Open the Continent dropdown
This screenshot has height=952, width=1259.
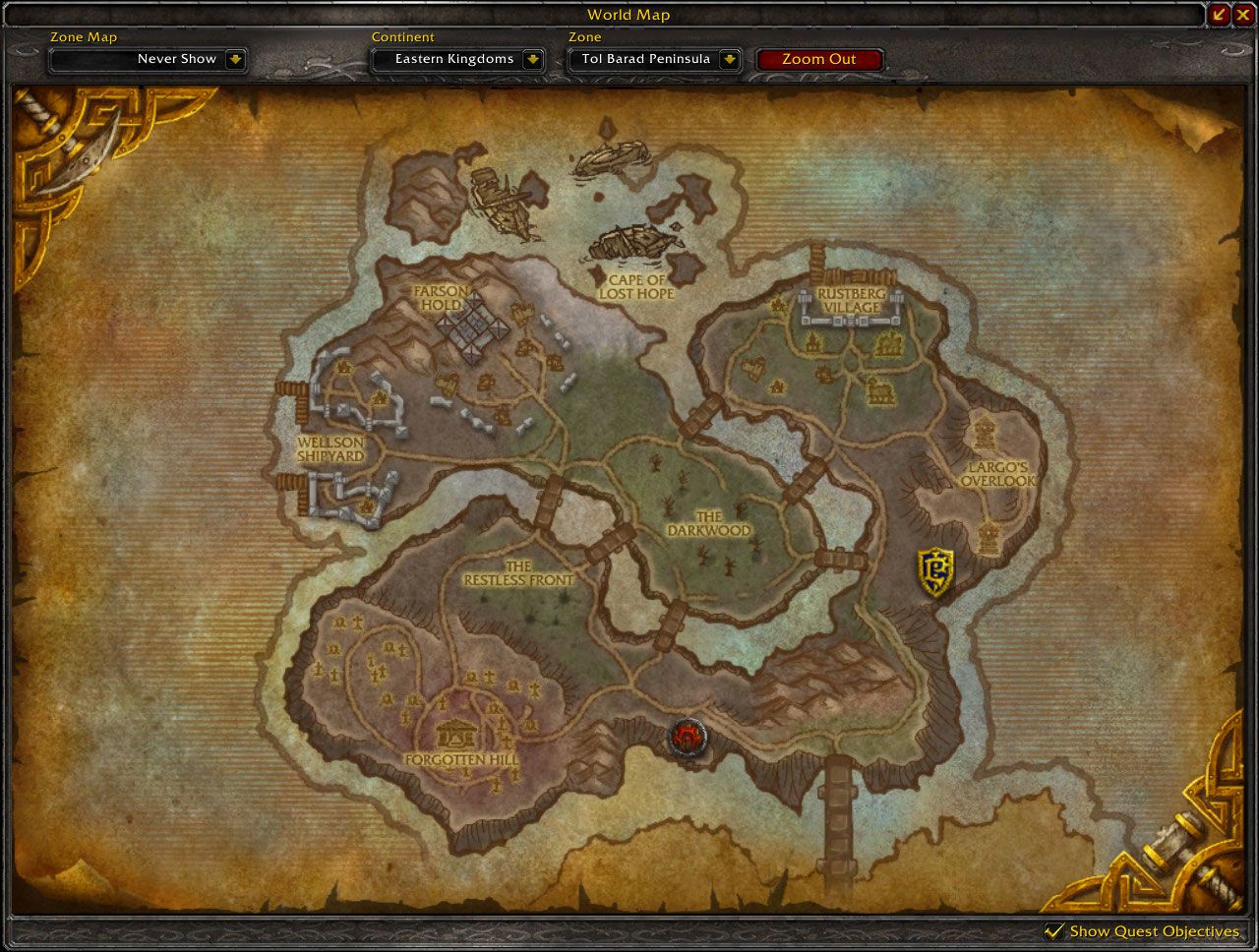(x=532, y=59)
